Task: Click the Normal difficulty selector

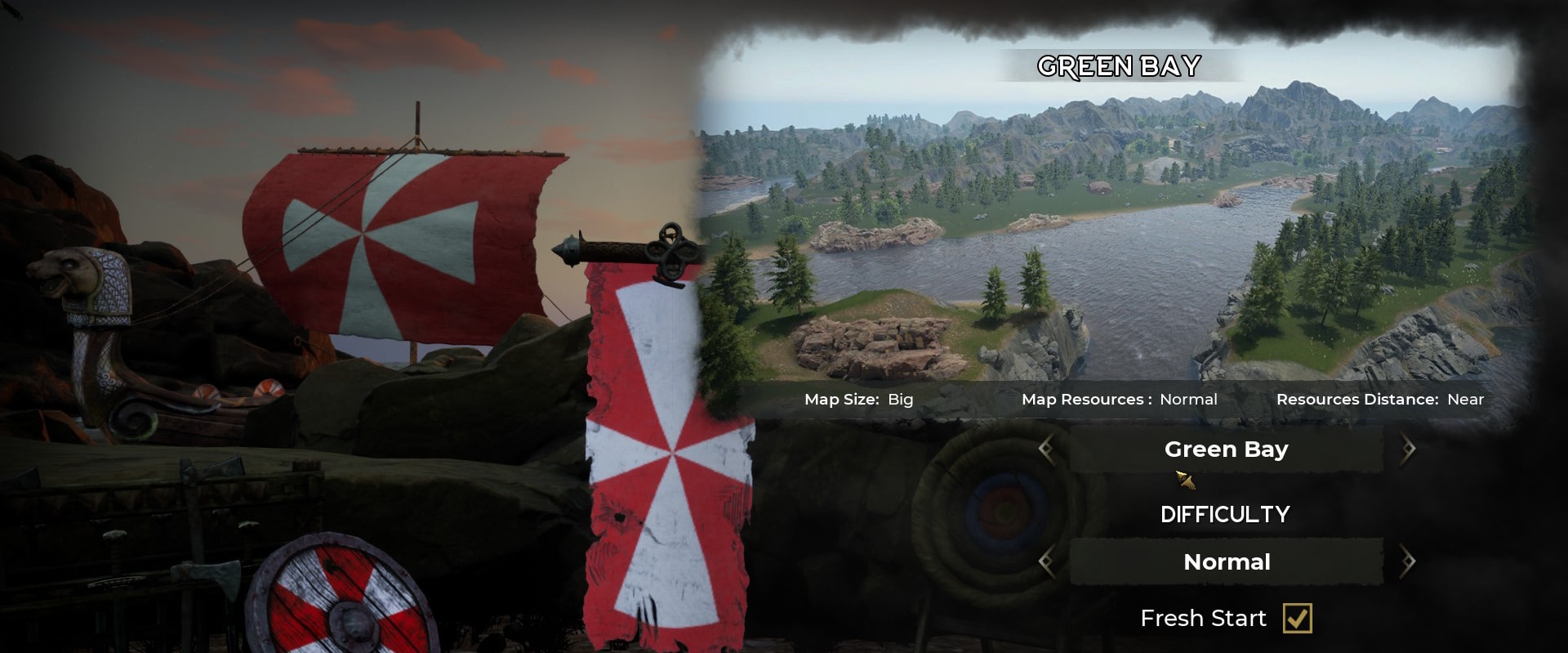Action: [x=1226, y=561]
